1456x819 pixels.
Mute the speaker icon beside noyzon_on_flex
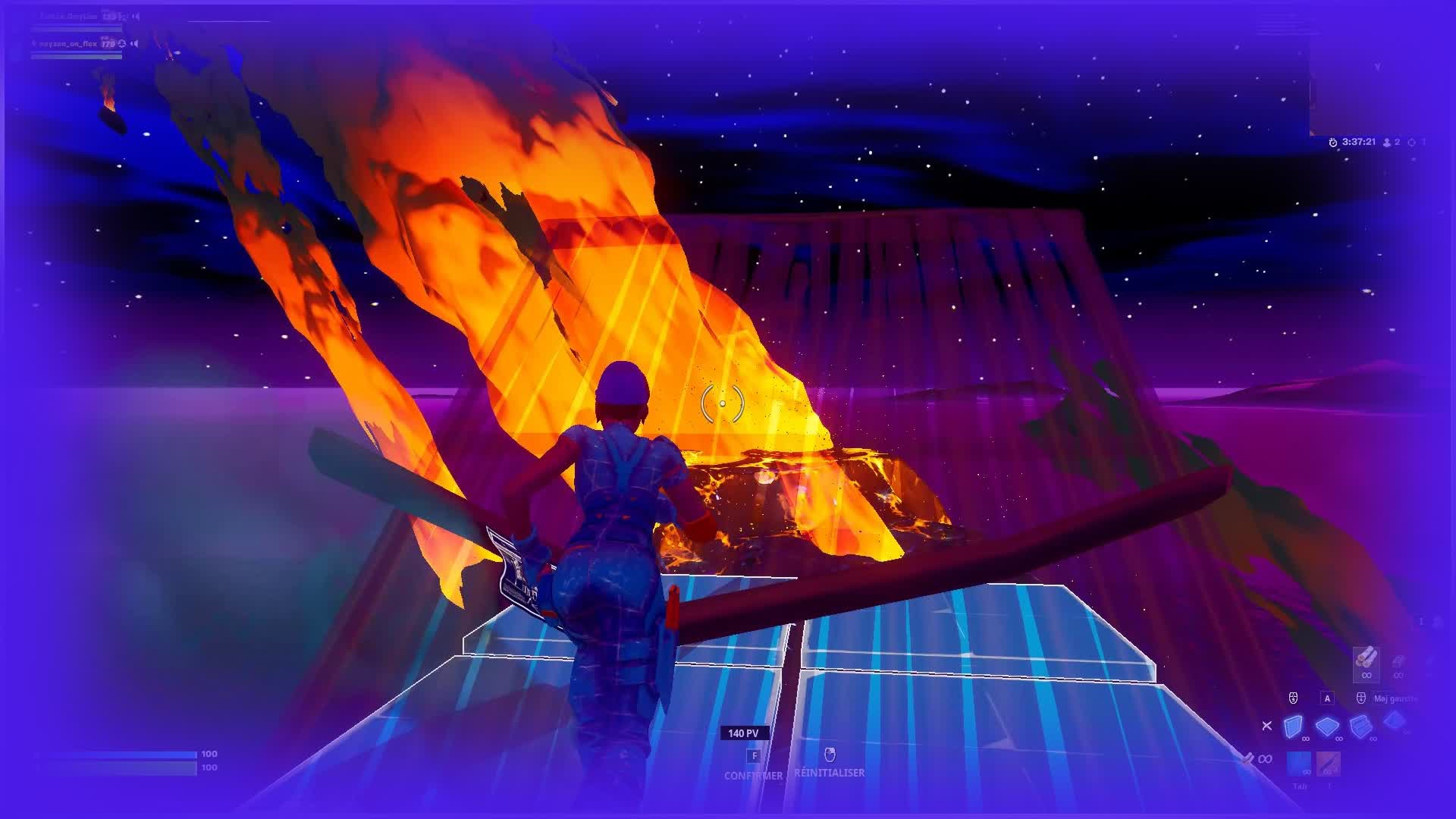pyautogui.click(x=135, y=44)
